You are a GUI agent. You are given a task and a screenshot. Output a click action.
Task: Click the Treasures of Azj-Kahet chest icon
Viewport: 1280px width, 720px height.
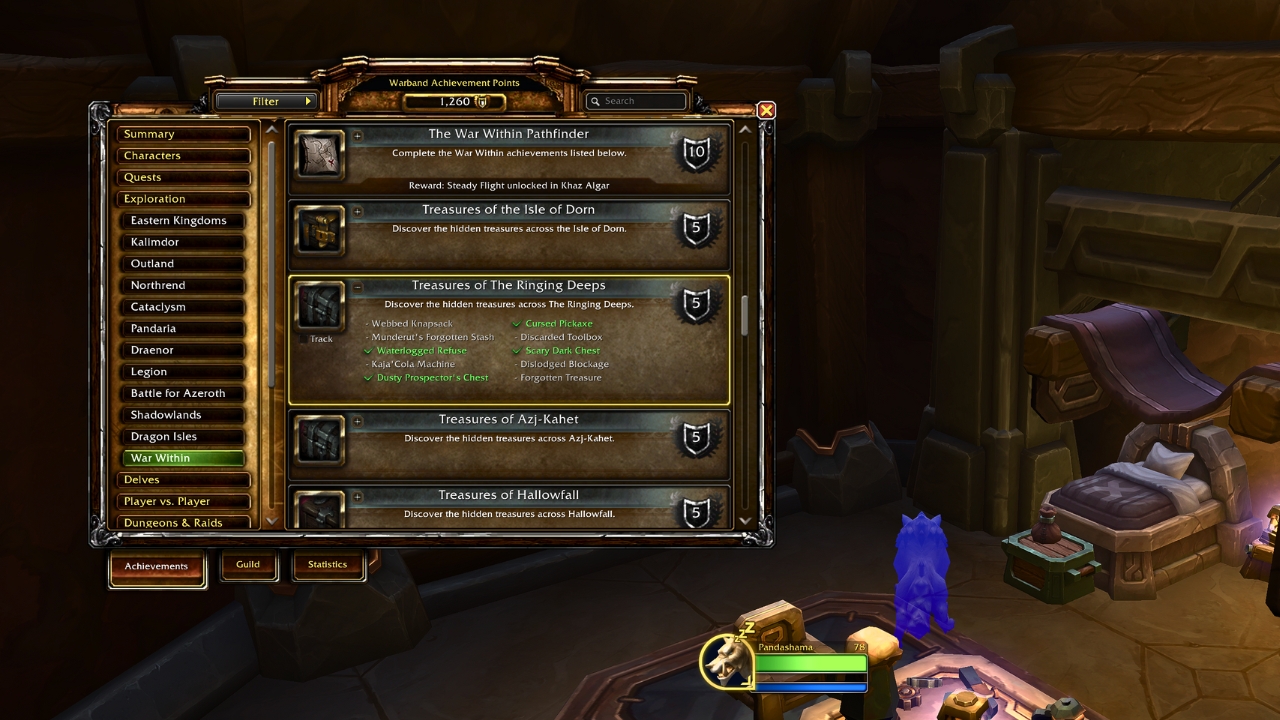pos(318,441)
